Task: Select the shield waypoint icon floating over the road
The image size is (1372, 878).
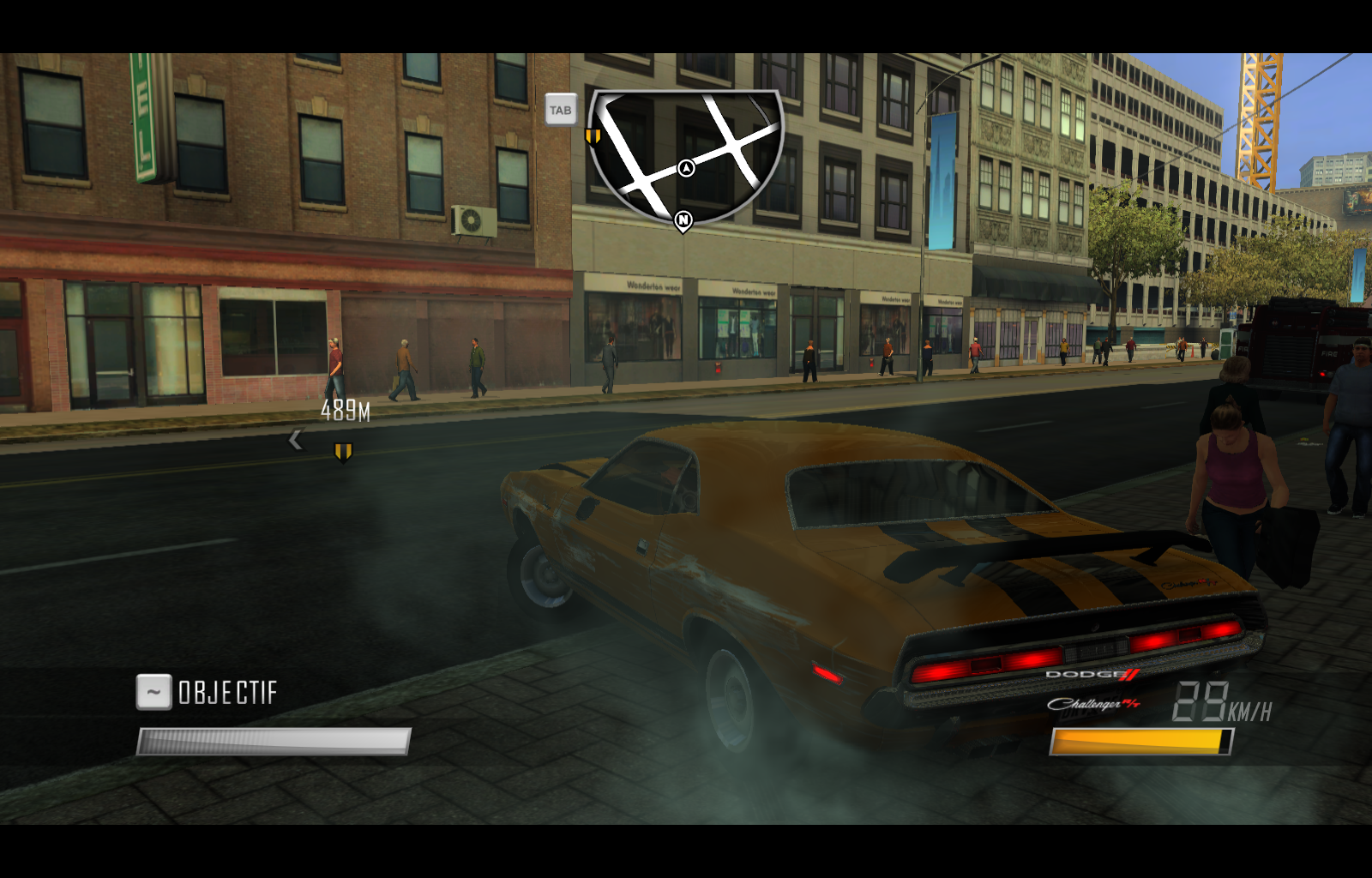Action: click(x=341, y=449)
